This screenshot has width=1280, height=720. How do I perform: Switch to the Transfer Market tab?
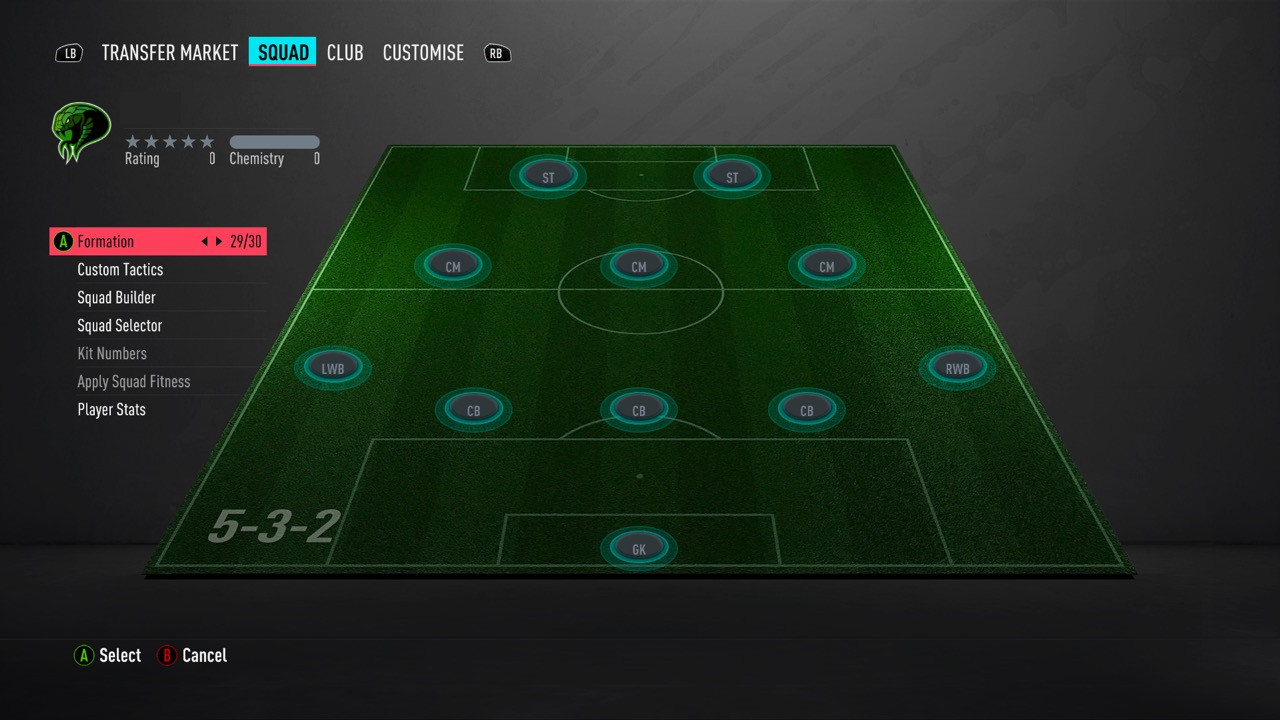pyautogui.click(x=169, y=52)
